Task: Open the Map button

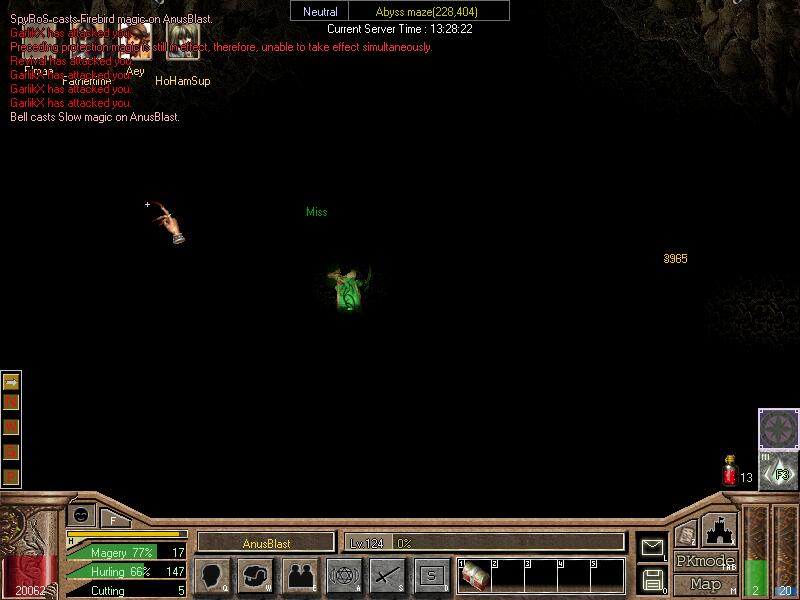Action: point(706,583)
